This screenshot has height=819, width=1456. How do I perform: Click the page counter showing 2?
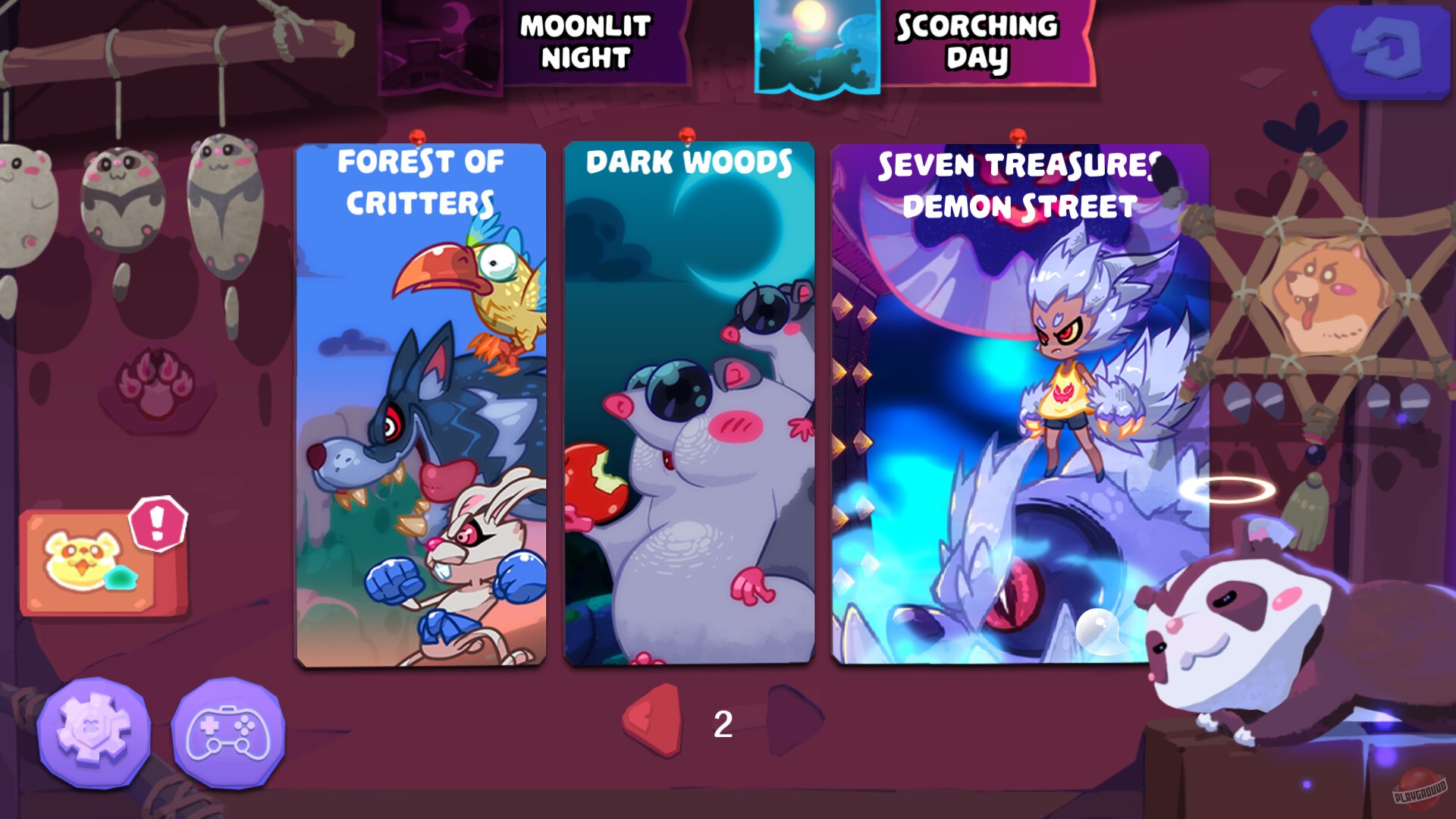point(722,724)
